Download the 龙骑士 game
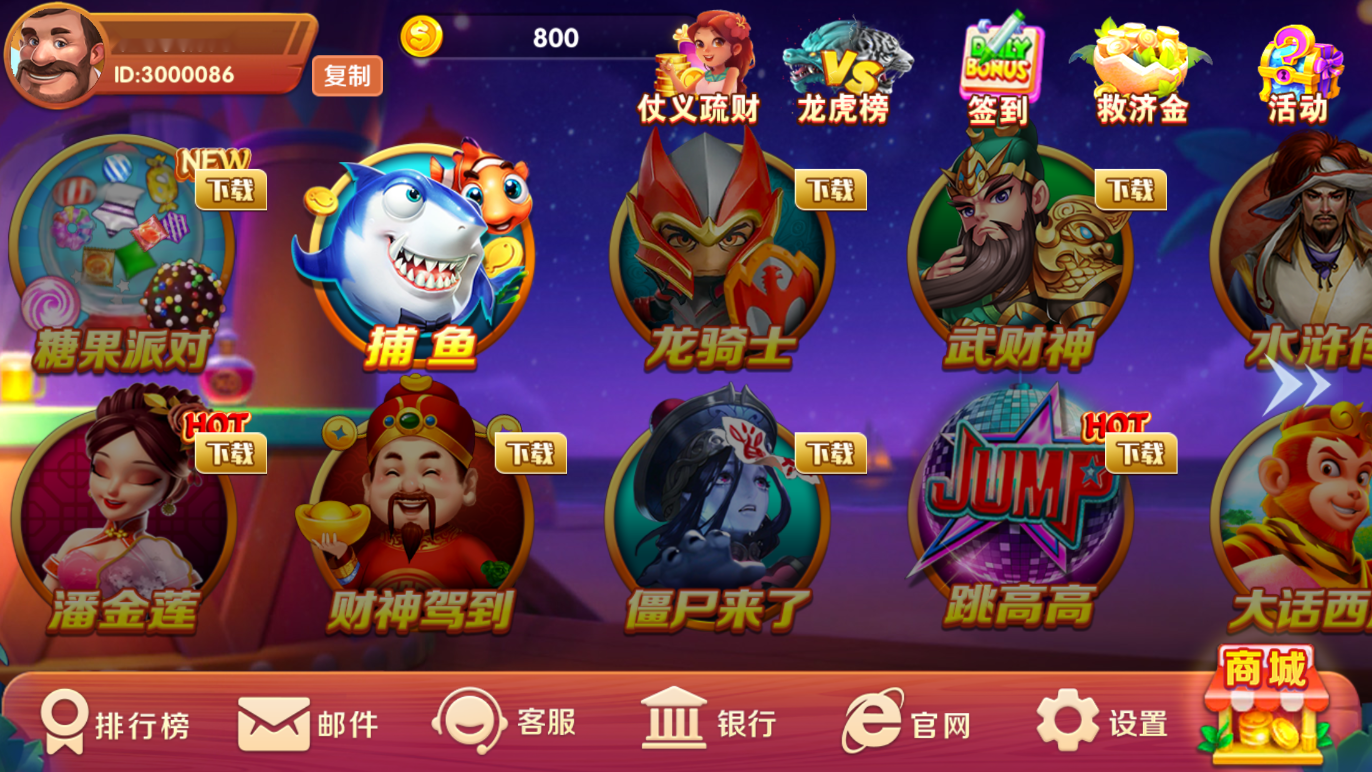The width and height of the screenshot is (1372, 772). tap(828, 189)
